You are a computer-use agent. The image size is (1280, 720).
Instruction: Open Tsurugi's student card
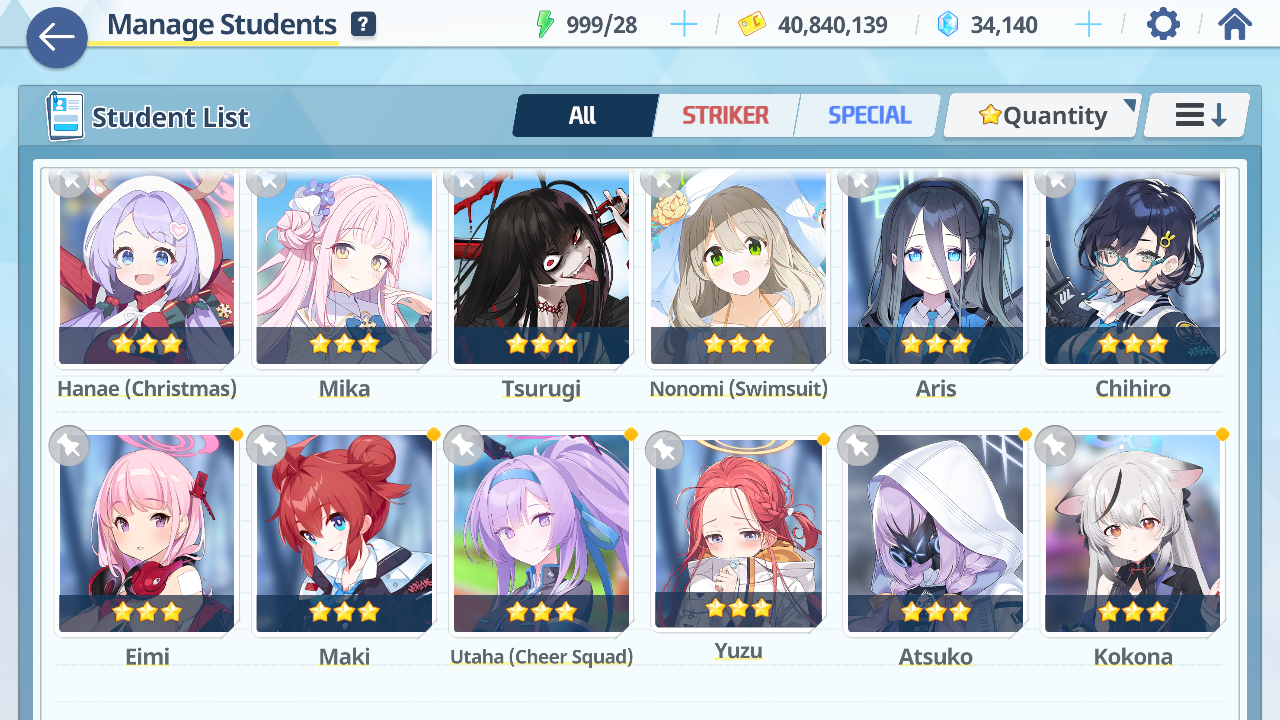[x=541, y=268]
